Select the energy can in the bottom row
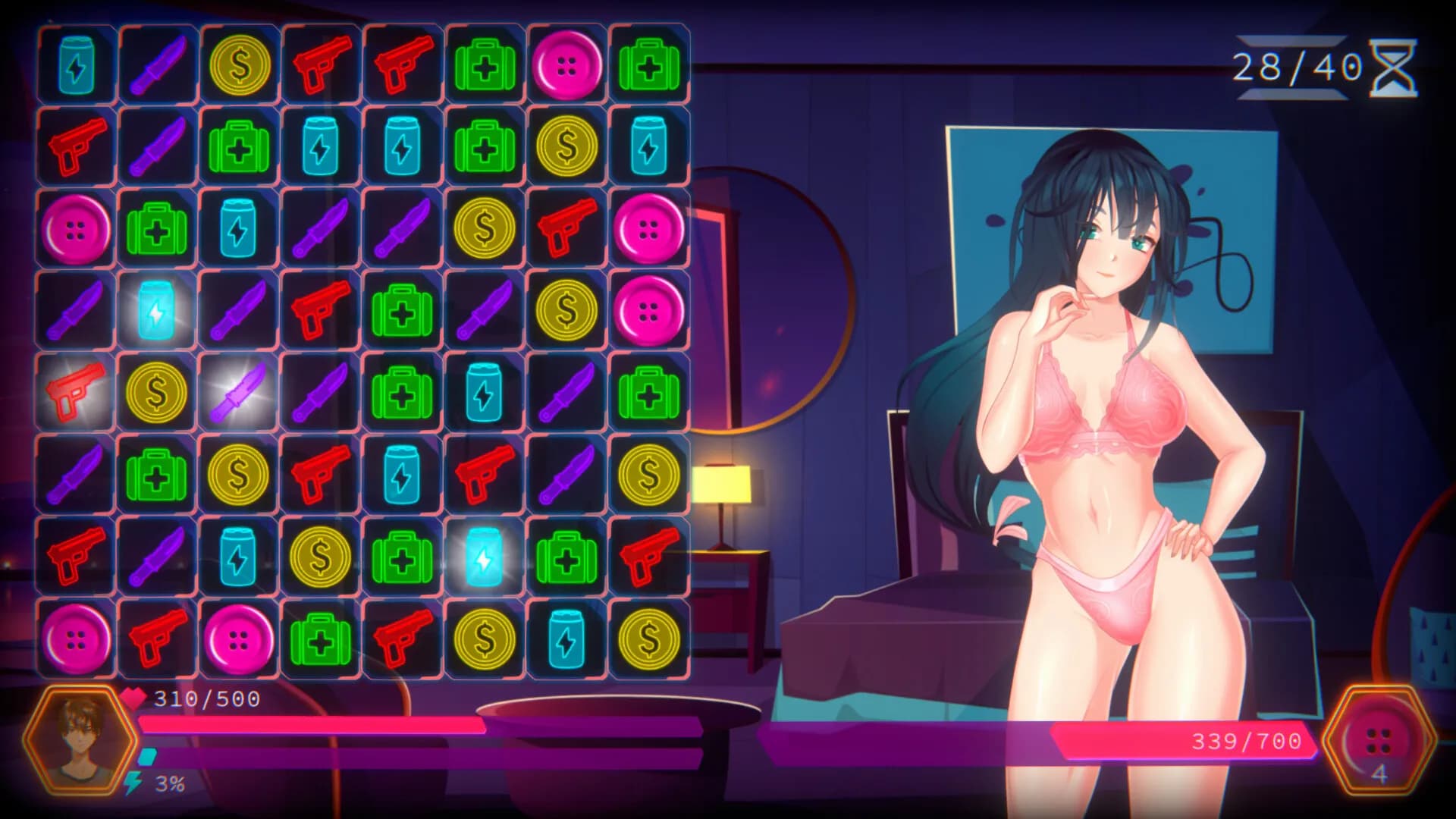This screenshot has width=1456, height=819. tap(566, 639)
